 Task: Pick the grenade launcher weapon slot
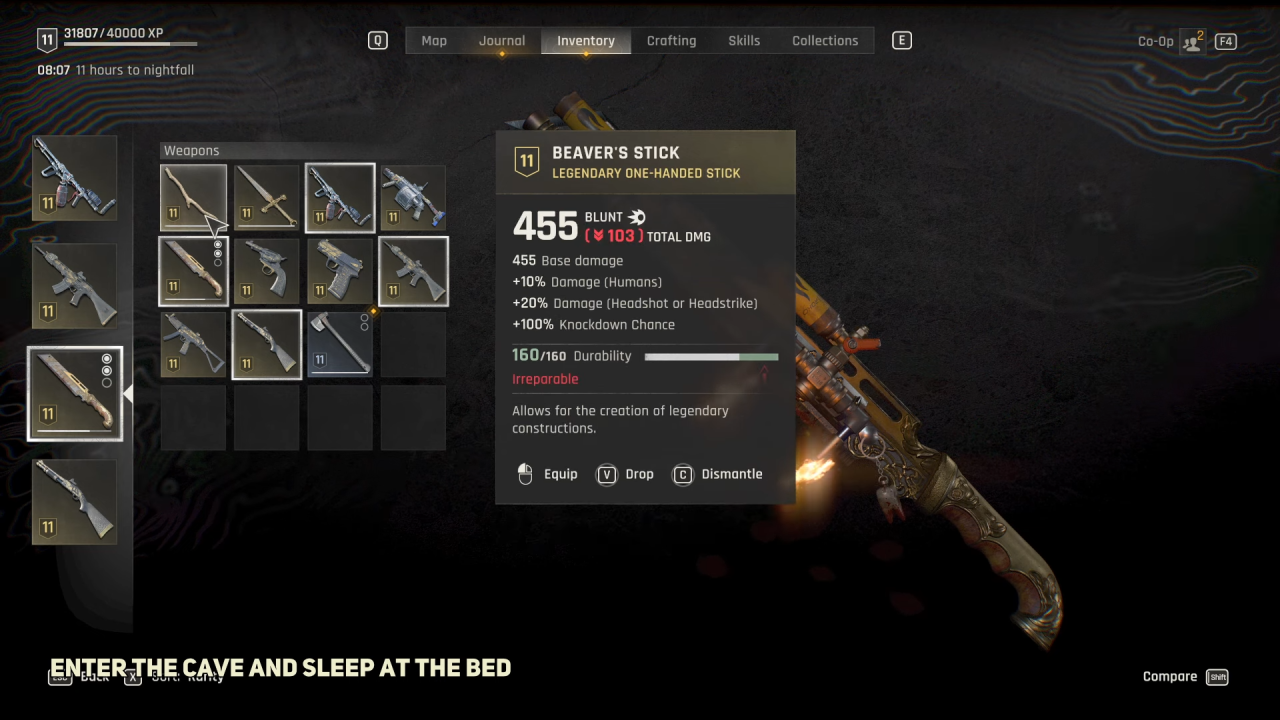pyautogui.click(x=413, y=198)
